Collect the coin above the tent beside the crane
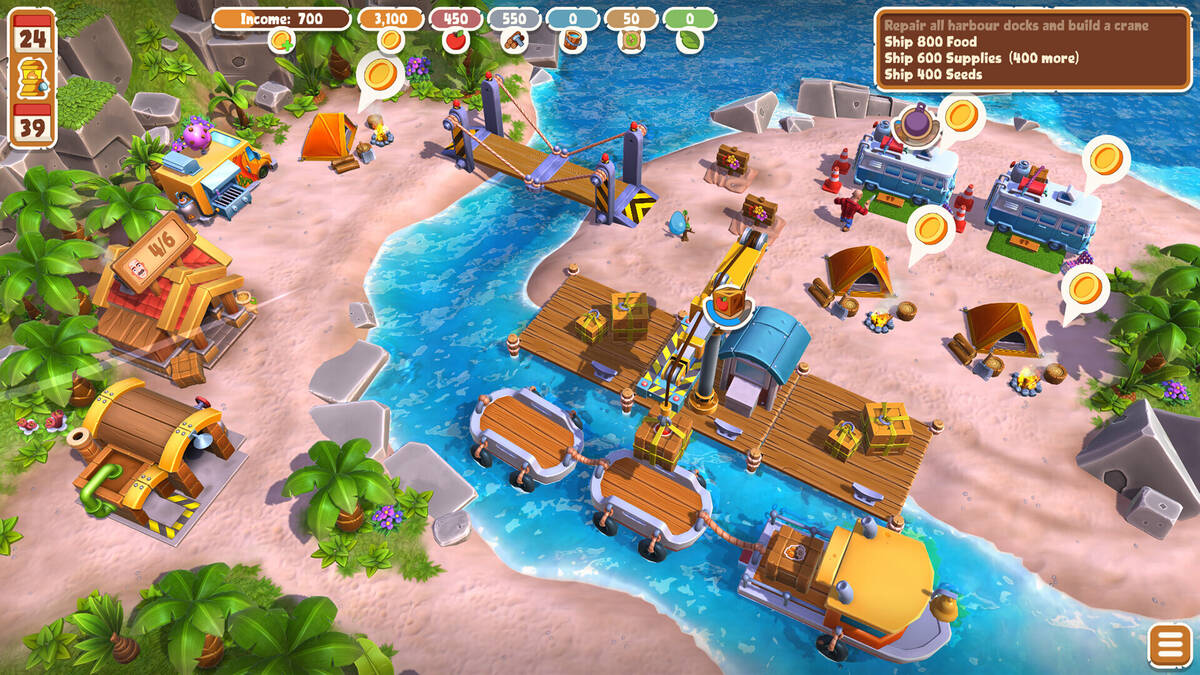 point(931,227)
